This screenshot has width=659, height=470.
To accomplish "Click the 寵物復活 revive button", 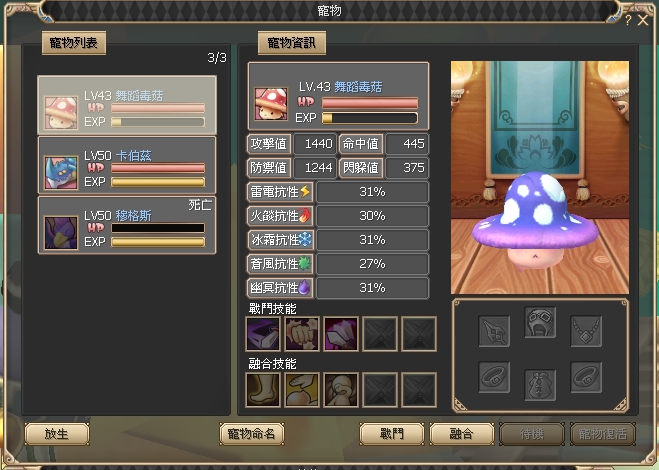I will tap(602, 434).
